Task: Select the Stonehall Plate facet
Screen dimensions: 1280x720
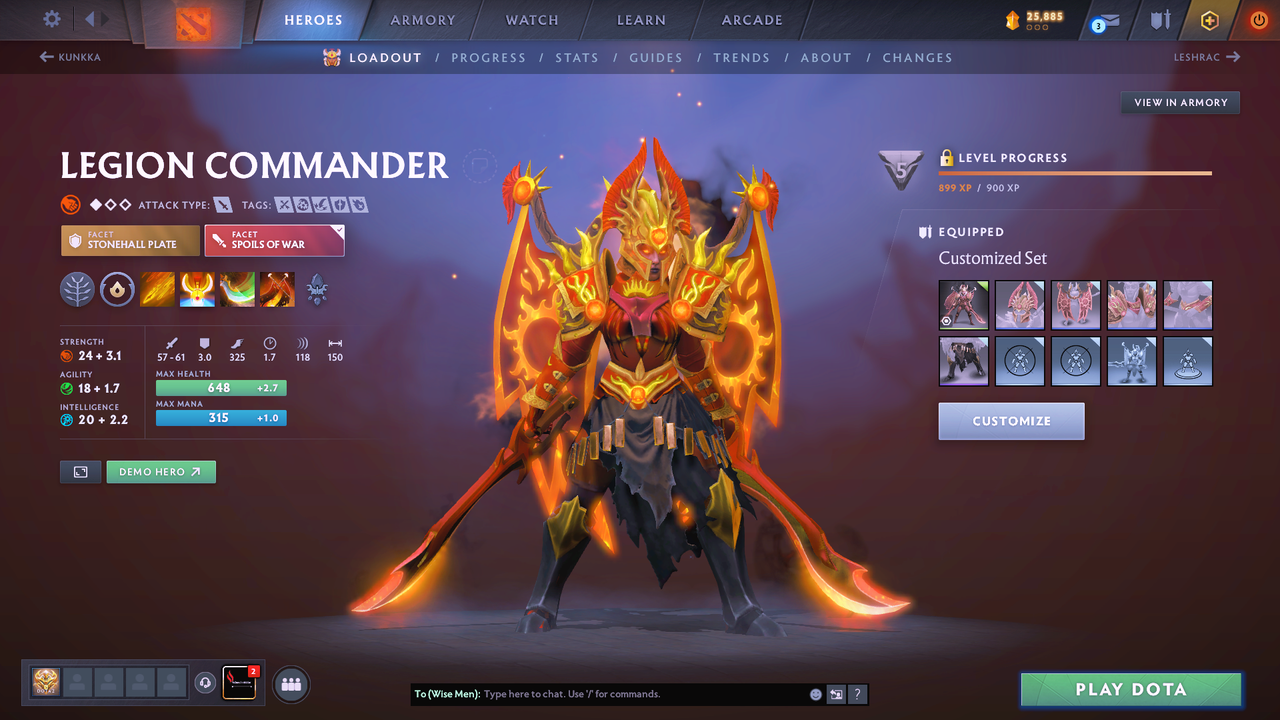Action: [130, 240]
